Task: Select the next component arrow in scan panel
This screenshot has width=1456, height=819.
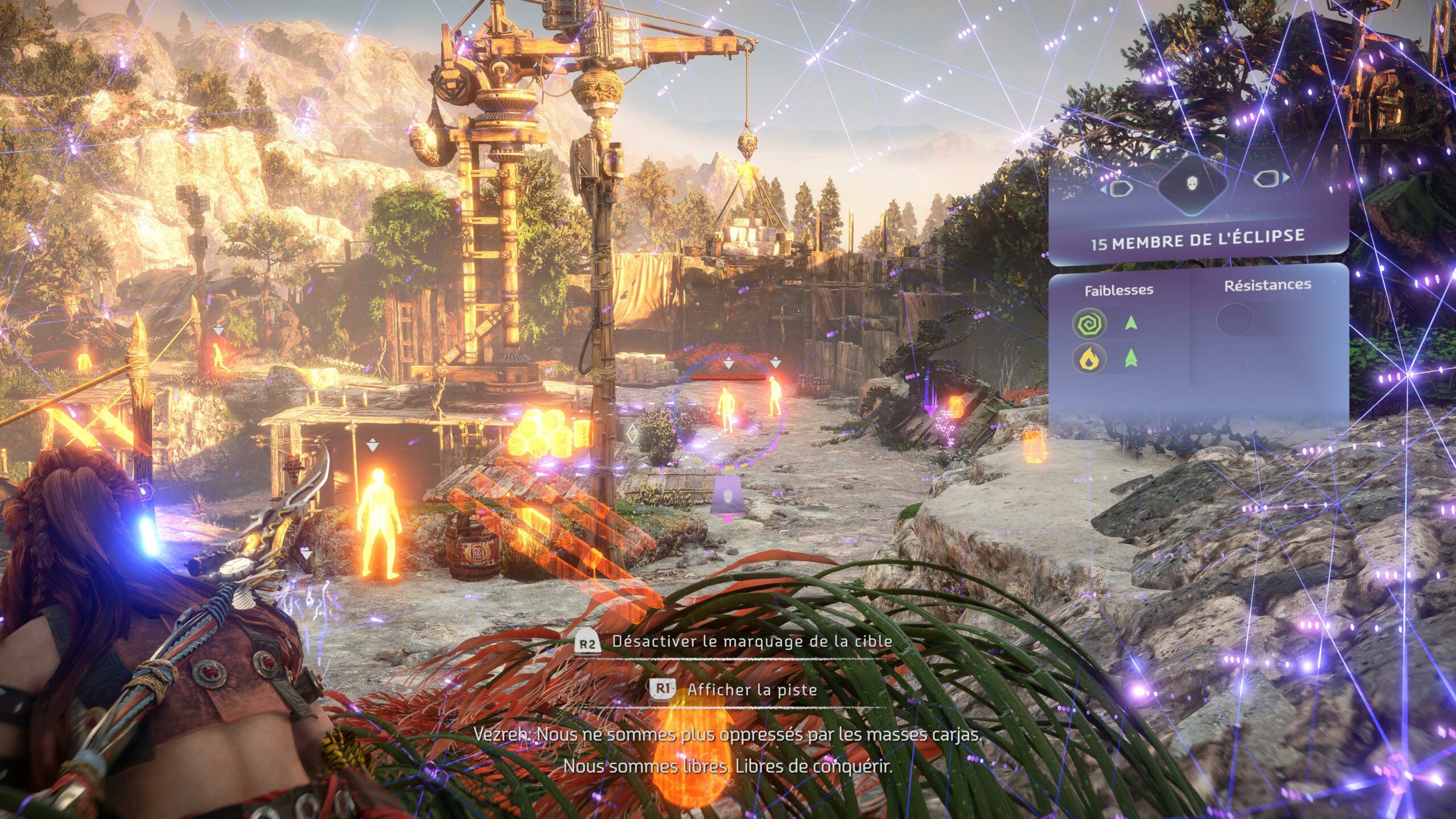Action: (x=1269, y=179)
